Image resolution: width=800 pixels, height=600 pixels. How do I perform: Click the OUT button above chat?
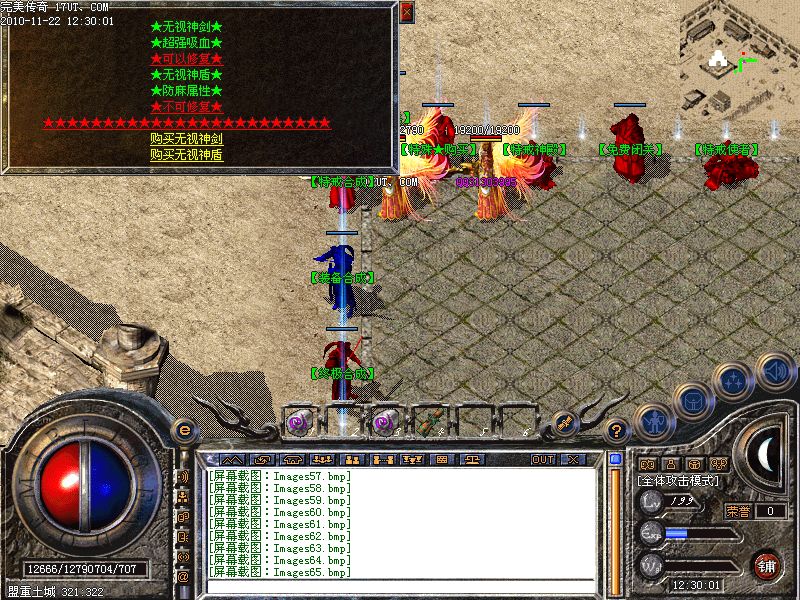coord(543,459)
